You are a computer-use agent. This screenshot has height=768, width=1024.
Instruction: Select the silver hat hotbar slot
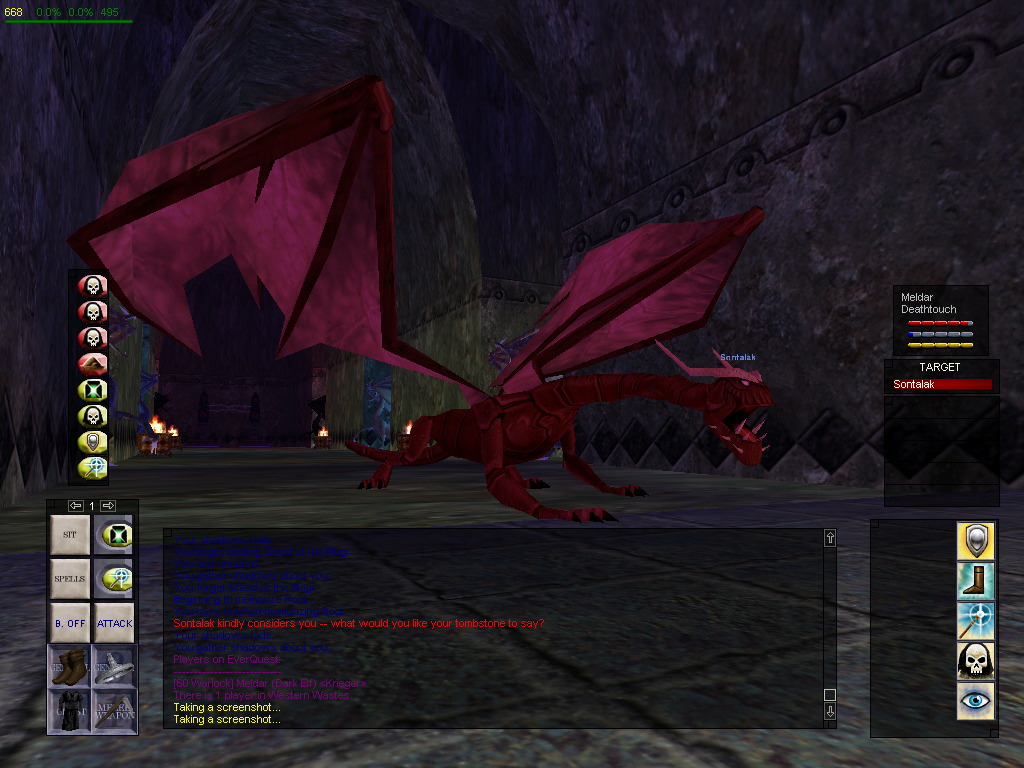114,667
